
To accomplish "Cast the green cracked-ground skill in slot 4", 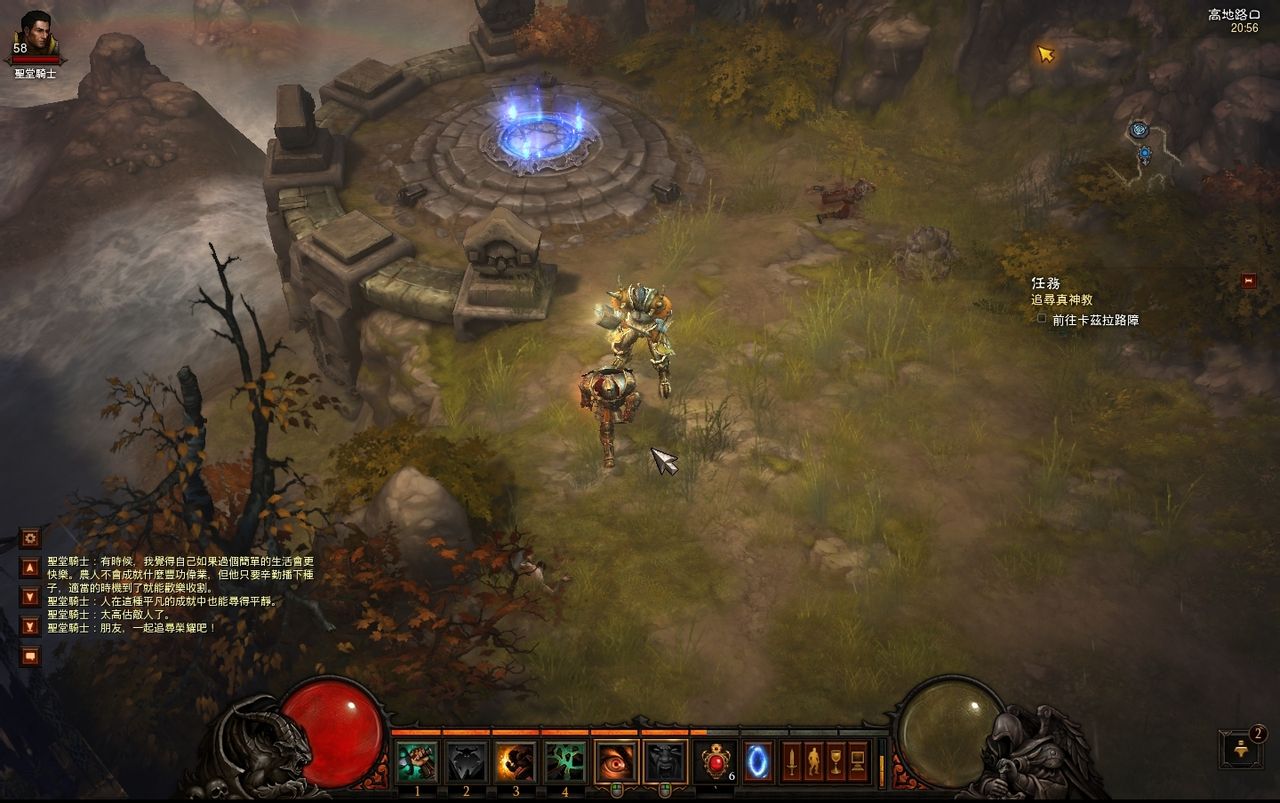I will pyautogui.click(x=565, y=762).
